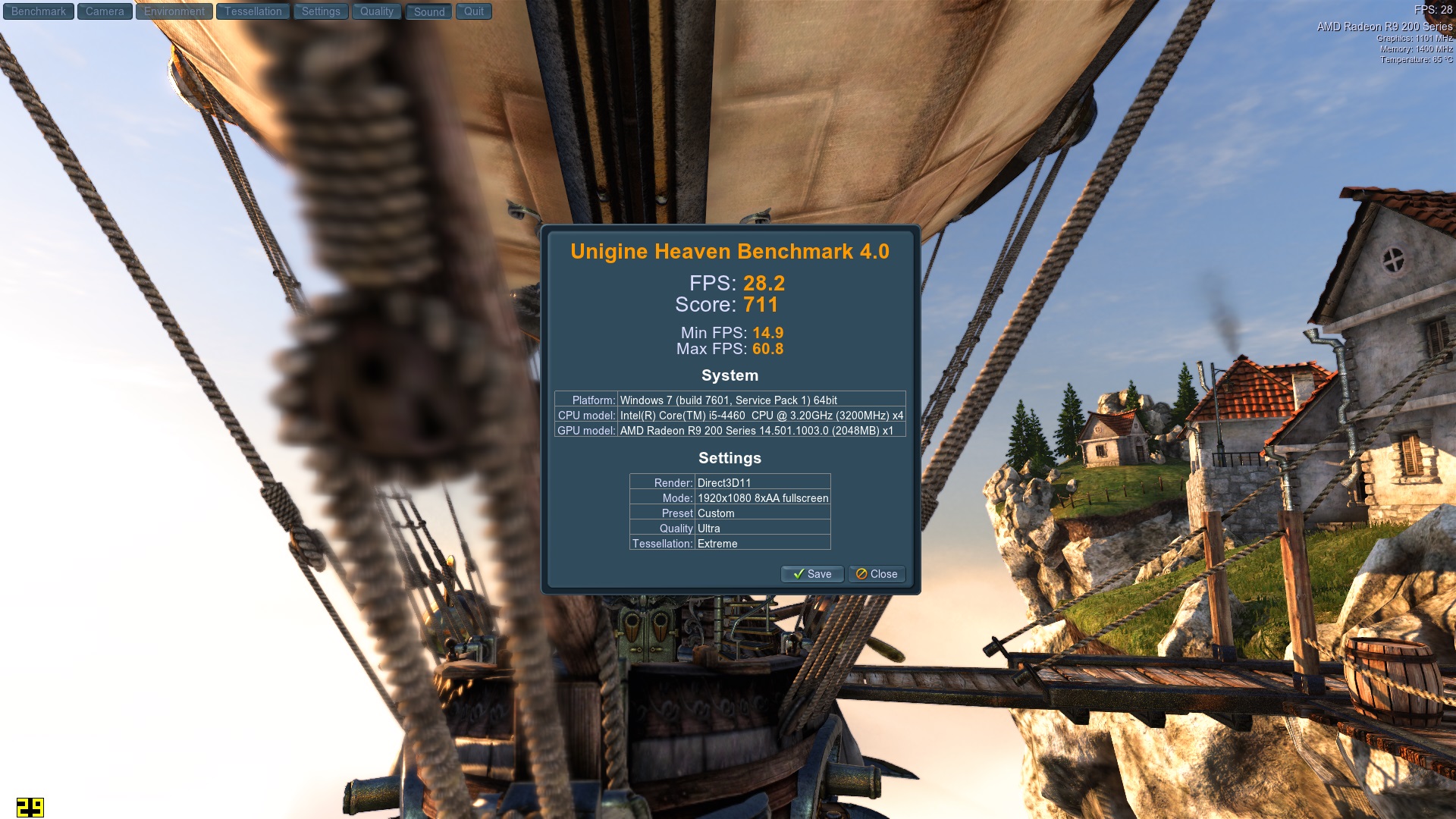Toggle the Tessellation button
Screen dimensions: 1456x819
click(x=253, y=11)
